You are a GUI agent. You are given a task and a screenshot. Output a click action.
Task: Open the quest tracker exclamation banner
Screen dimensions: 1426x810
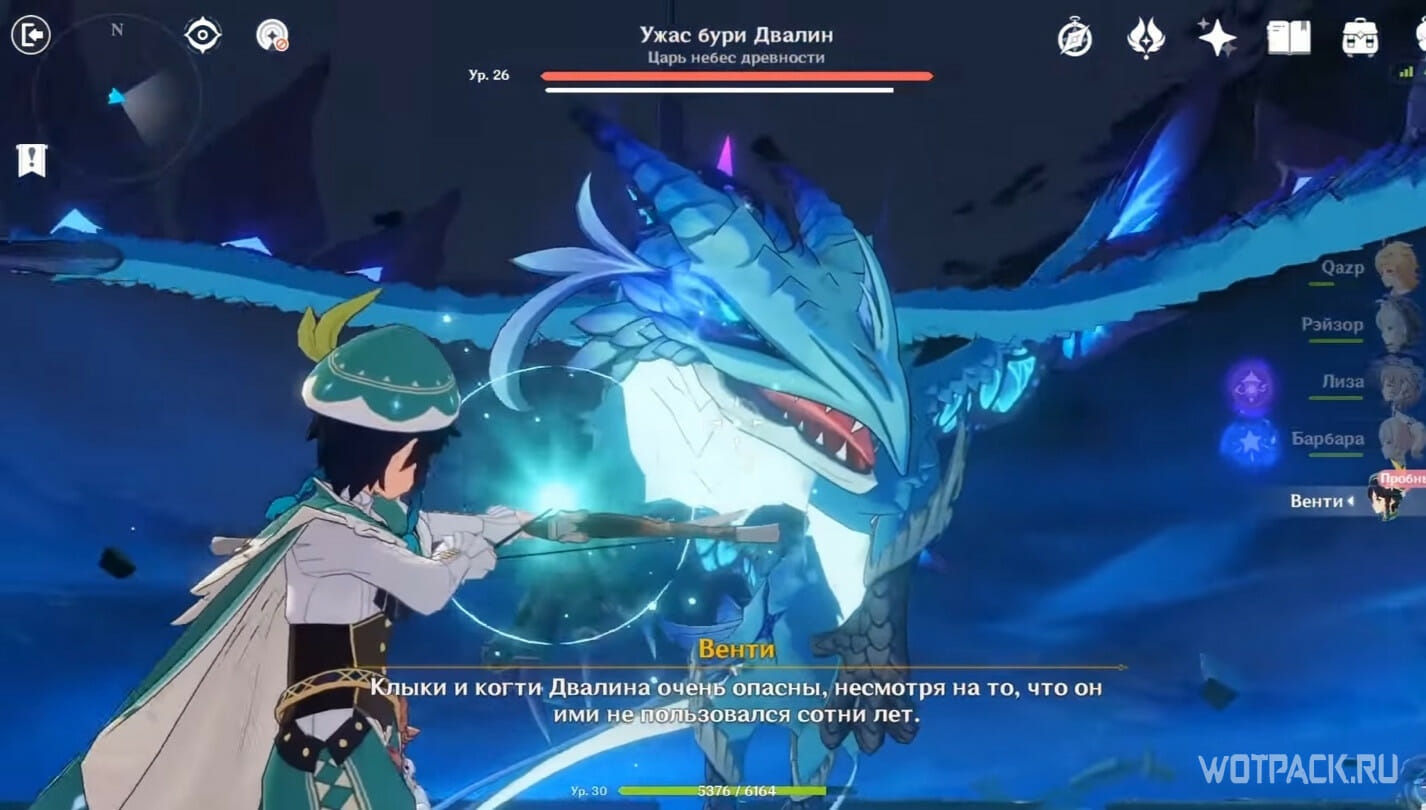pos(32,159)
